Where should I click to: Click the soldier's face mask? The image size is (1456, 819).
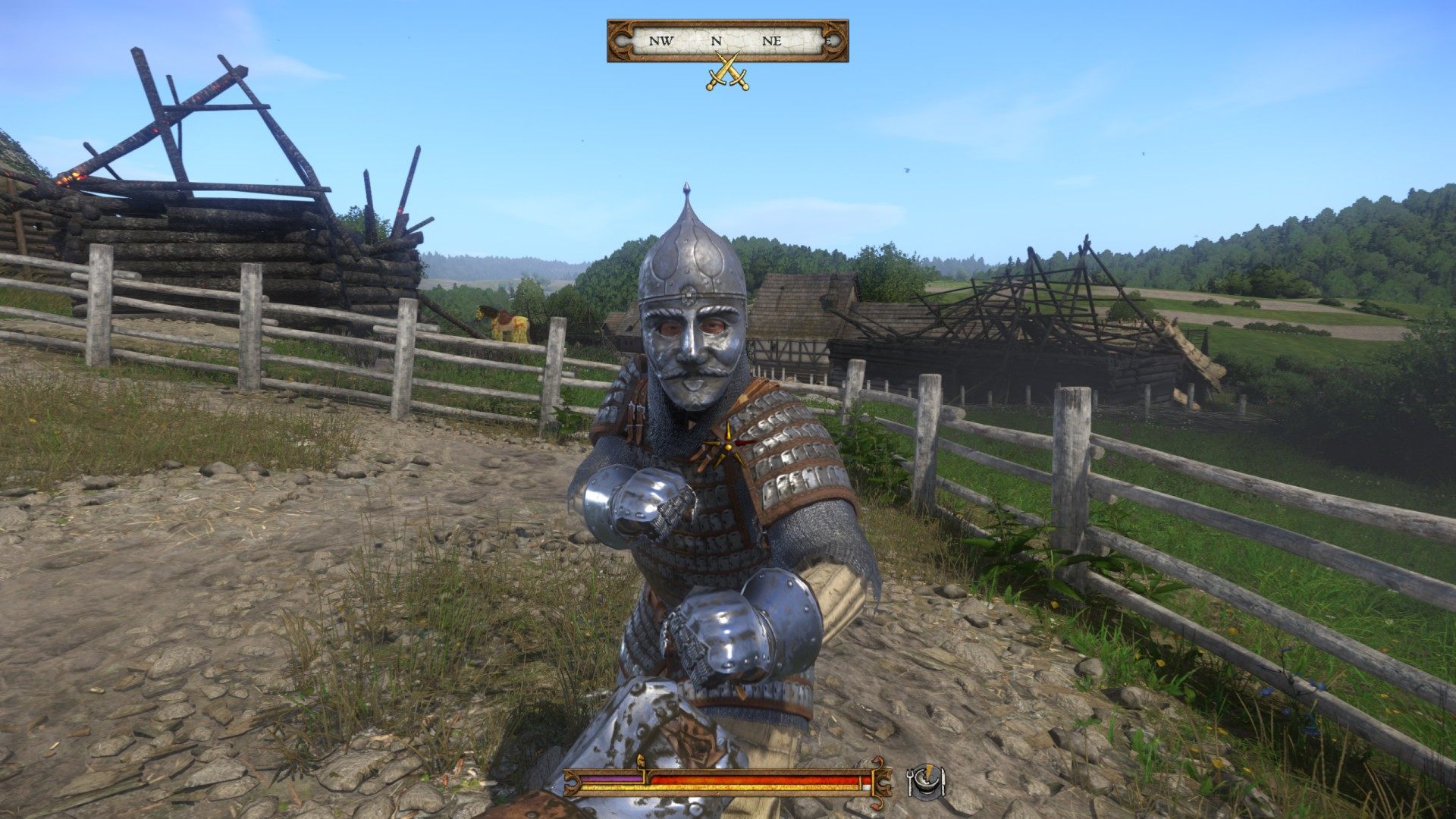tap(692, 353)
